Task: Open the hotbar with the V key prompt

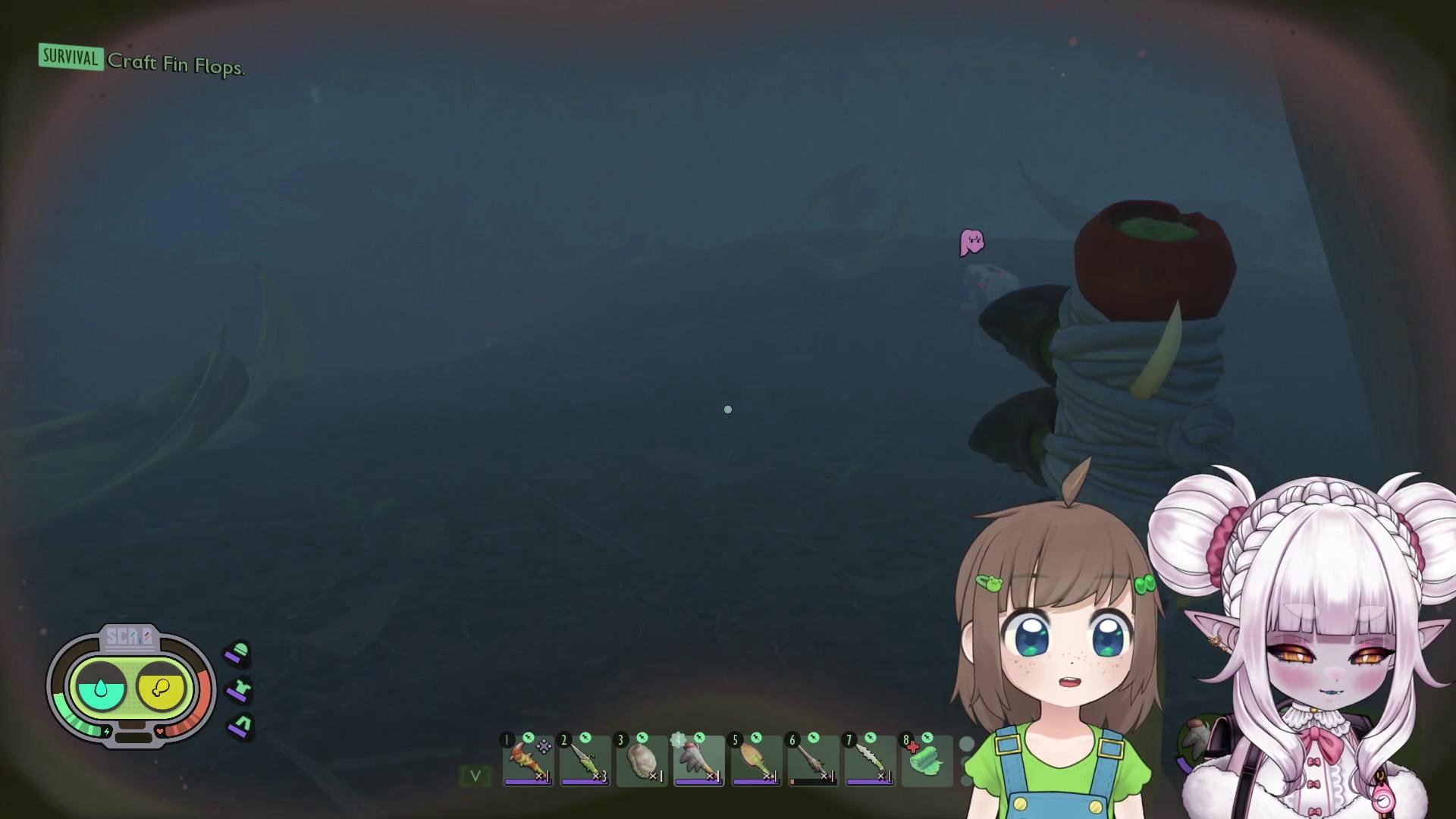Action: click(475, 777)
